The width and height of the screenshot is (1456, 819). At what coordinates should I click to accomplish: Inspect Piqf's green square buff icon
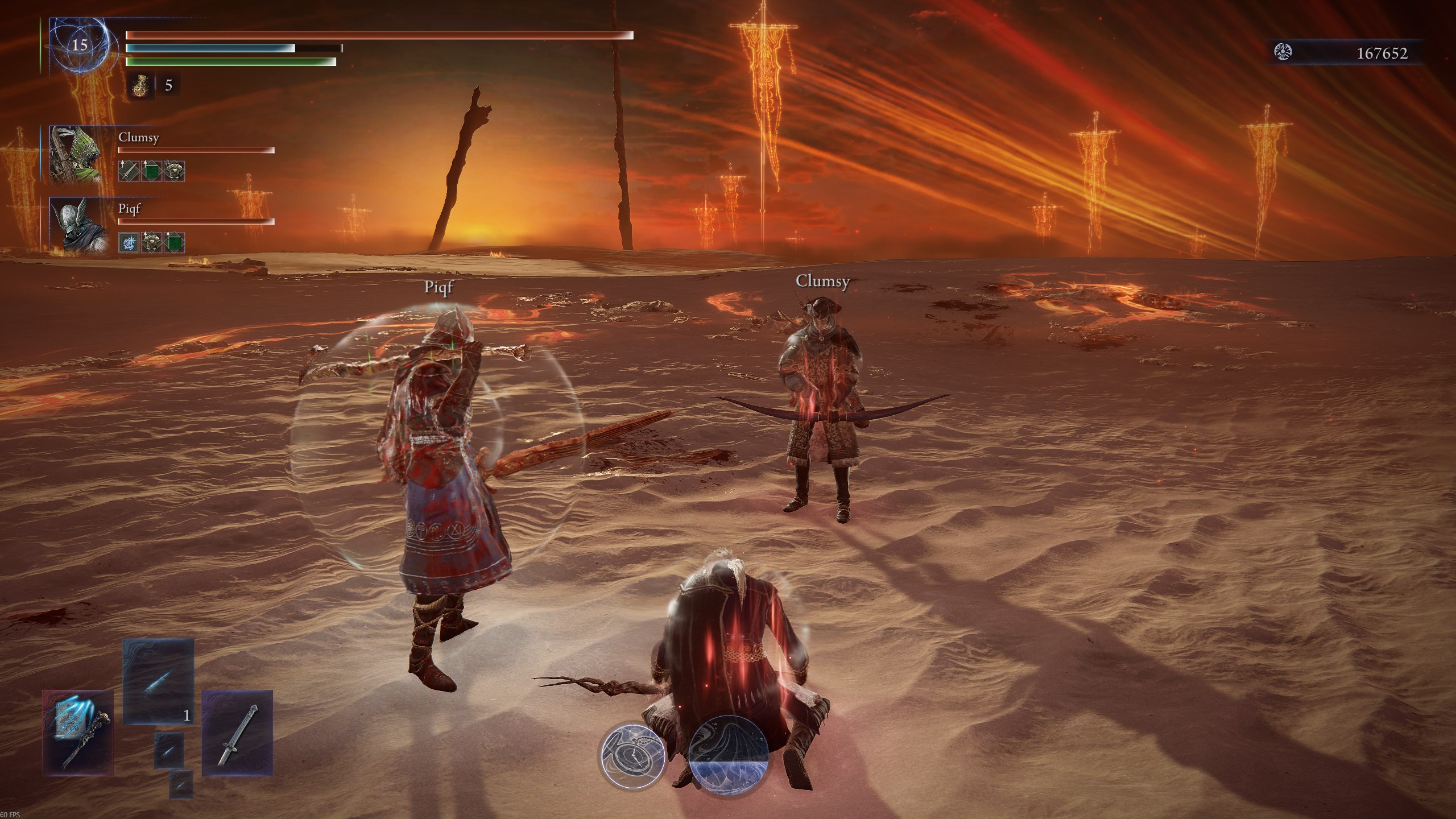(x=174, y=243)
